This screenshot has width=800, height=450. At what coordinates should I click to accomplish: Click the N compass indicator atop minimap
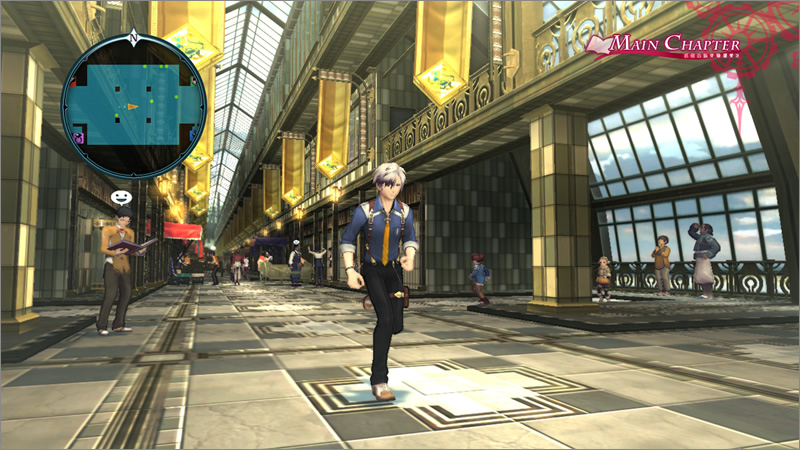(133, 39)
